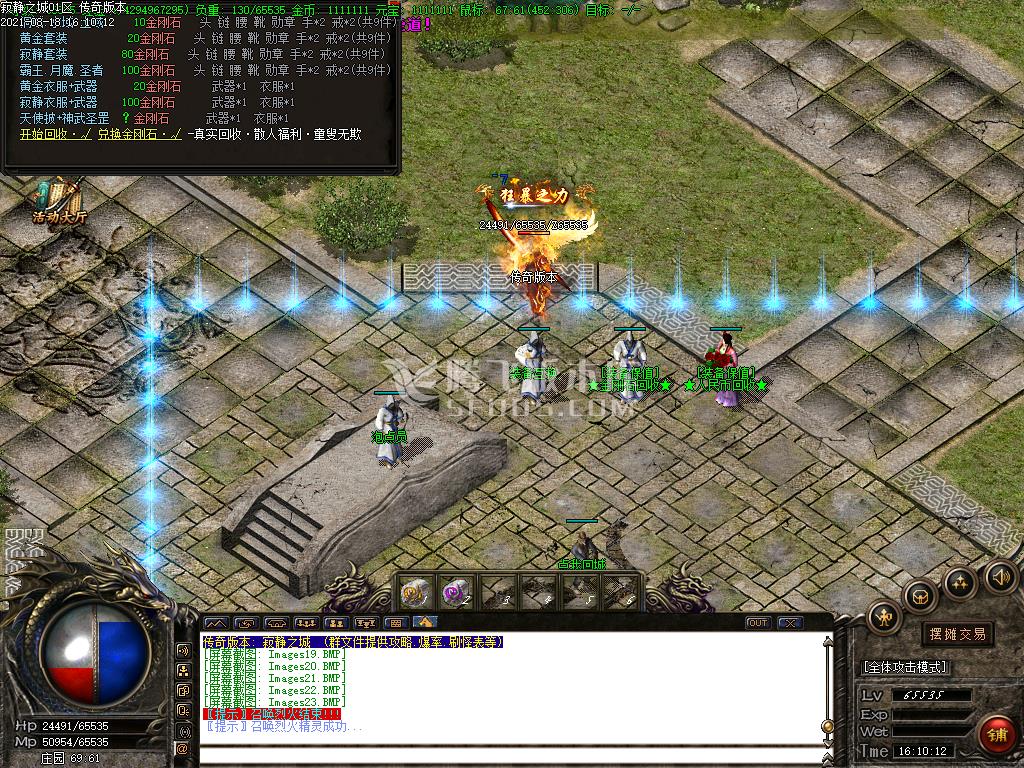
Task: Open the character figure round button
Action: point(883,616)
